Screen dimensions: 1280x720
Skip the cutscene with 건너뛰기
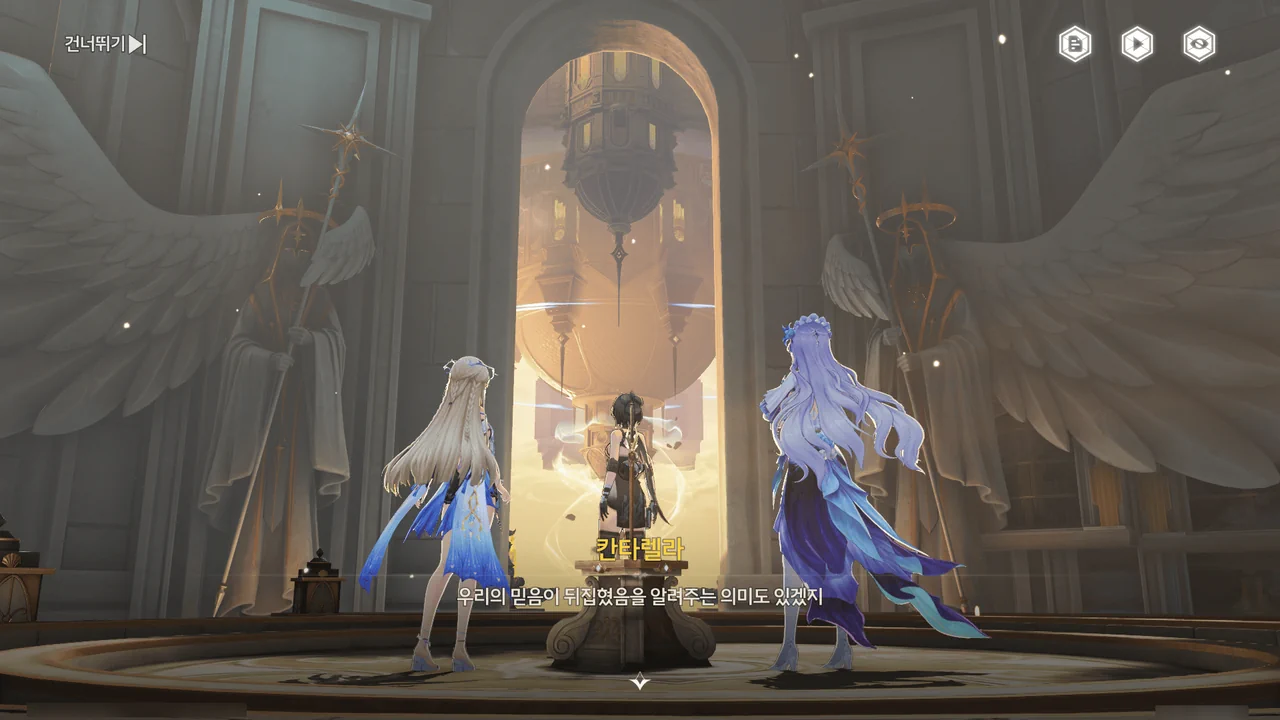(106, 44)
